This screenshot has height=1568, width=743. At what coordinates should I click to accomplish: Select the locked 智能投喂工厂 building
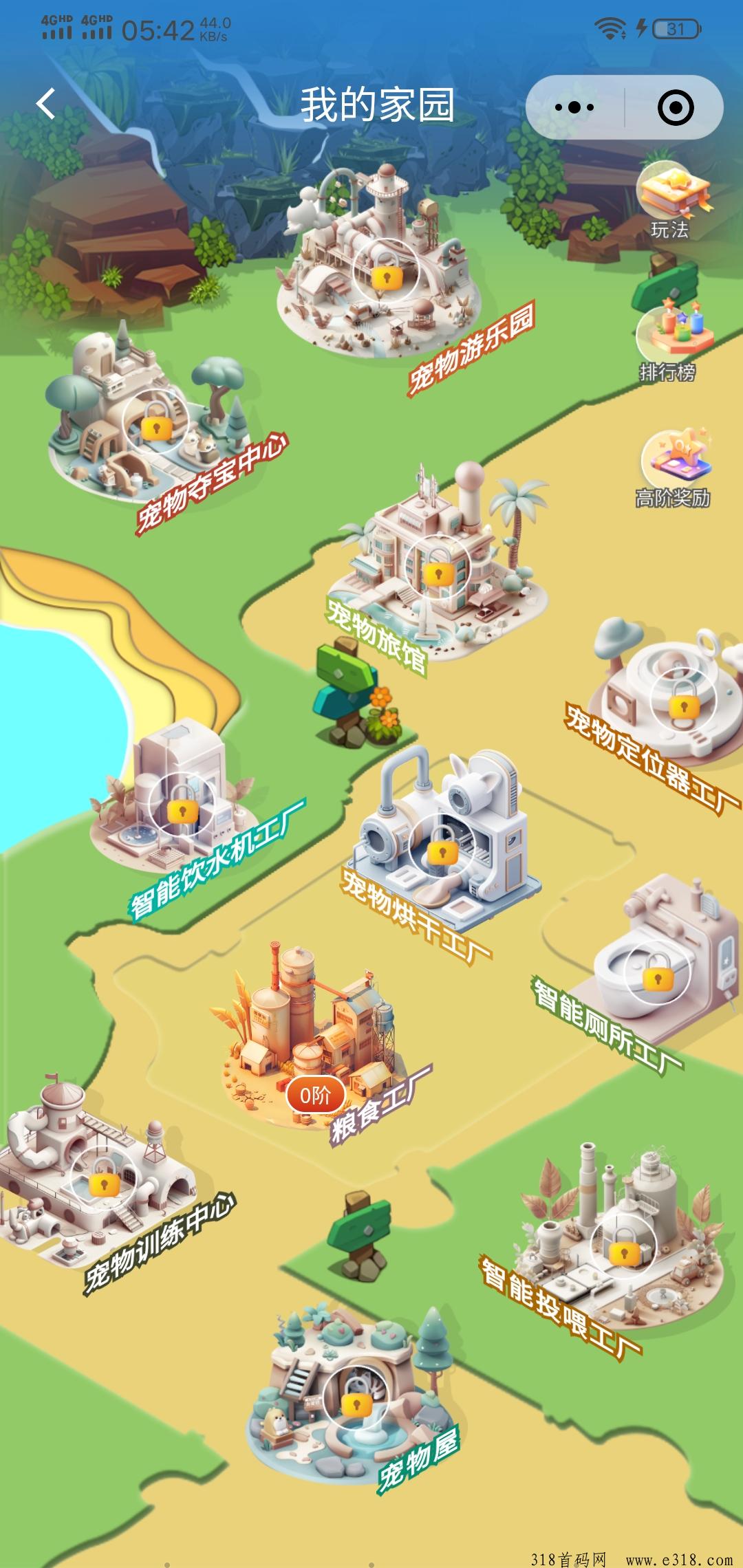pyautogui.click(x=623, y=1248)
